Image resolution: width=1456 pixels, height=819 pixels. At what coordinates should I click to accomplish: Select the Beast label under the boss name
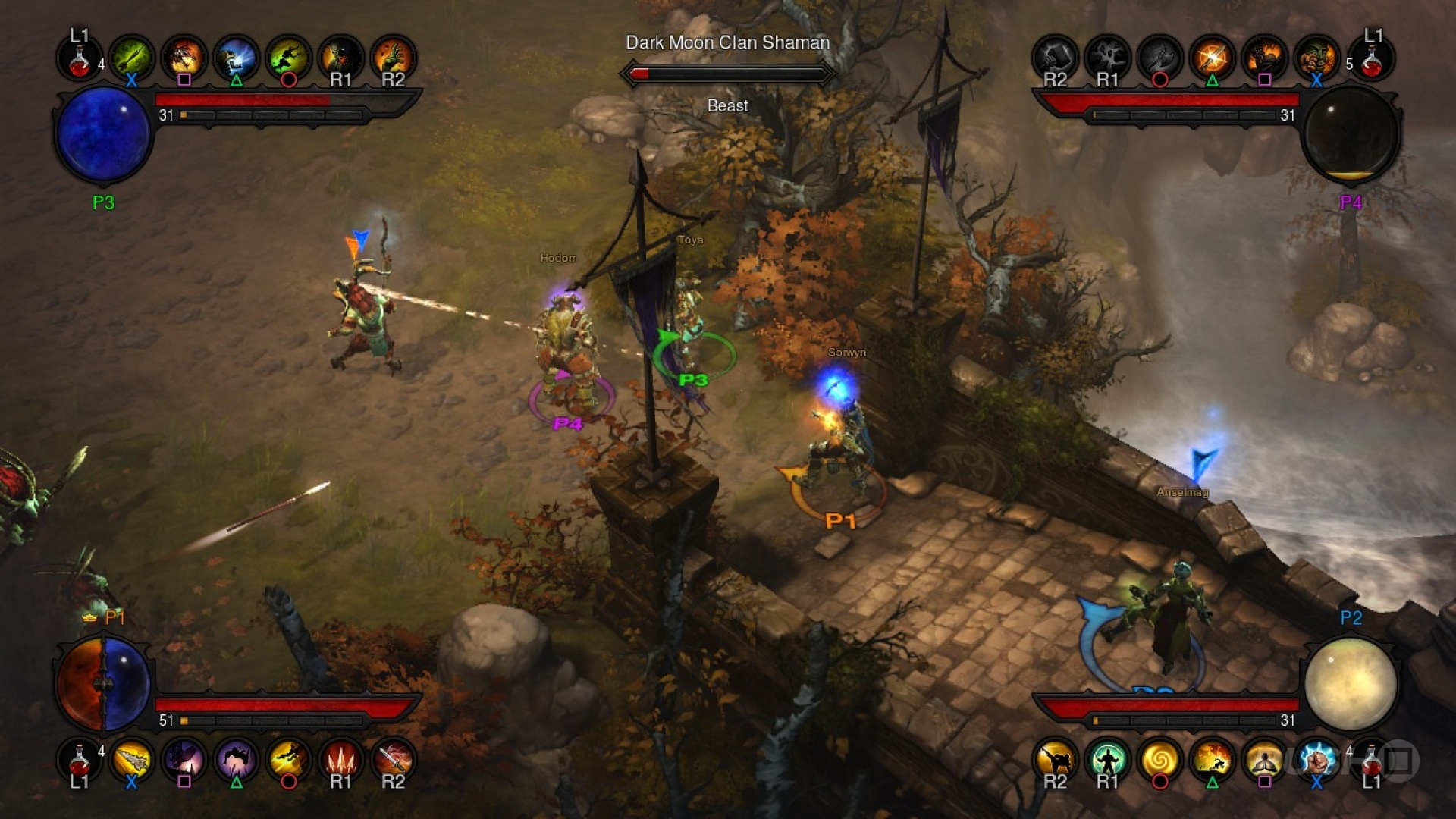(x=726, y=106)
